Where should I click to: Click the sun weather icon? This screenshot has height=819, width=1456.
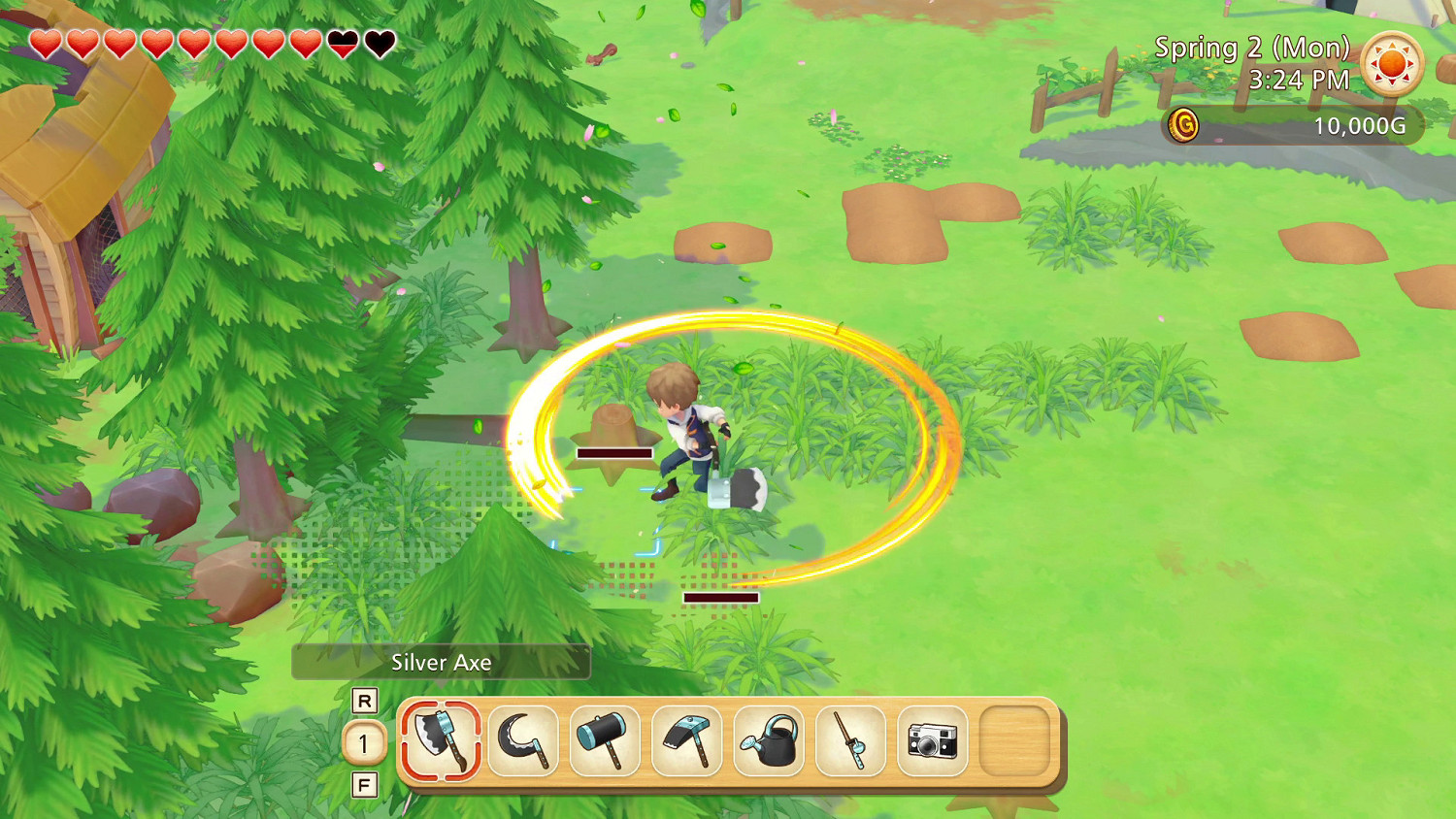pyautogui.click(x=1392, y=64)
